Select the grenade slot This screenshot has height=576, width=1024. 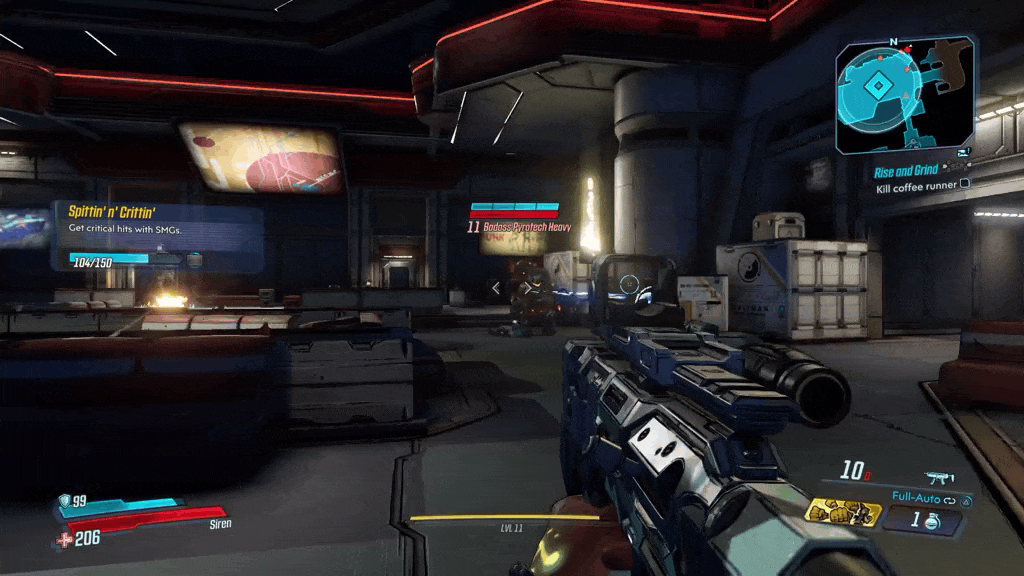[923, 521]
